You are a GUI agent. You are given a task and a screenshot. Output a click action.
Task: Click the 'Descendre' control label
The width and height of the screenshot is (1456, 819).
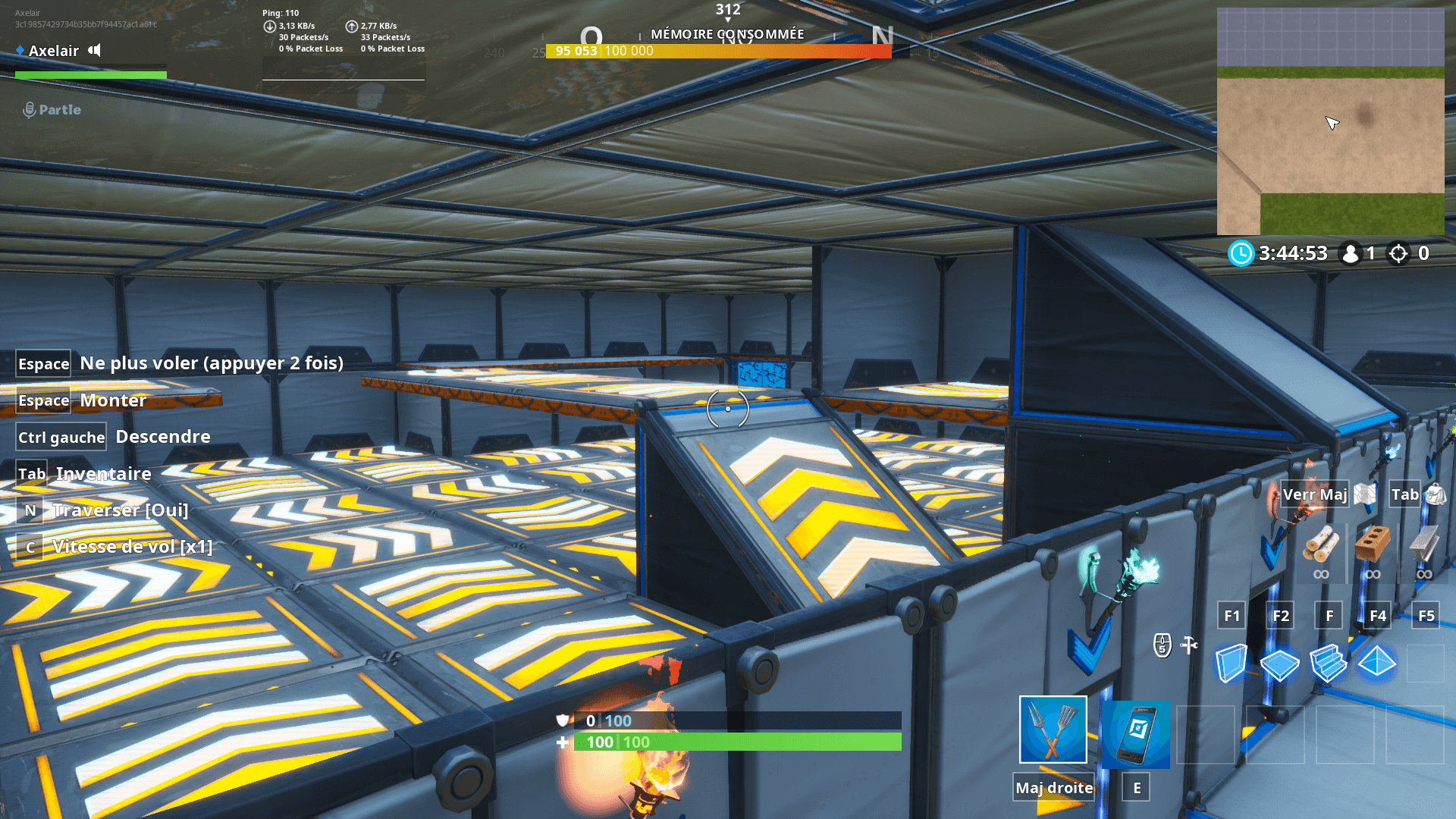[163, 437]
